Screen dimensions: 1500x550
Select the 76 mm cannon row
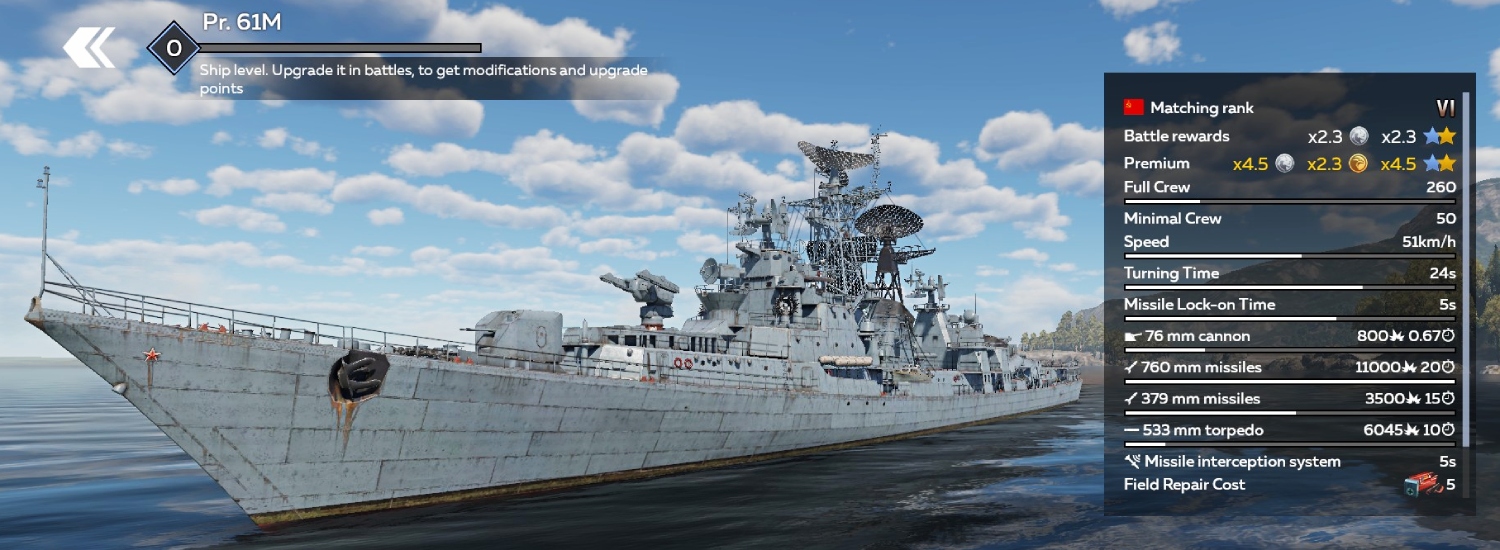[1288, 336]
